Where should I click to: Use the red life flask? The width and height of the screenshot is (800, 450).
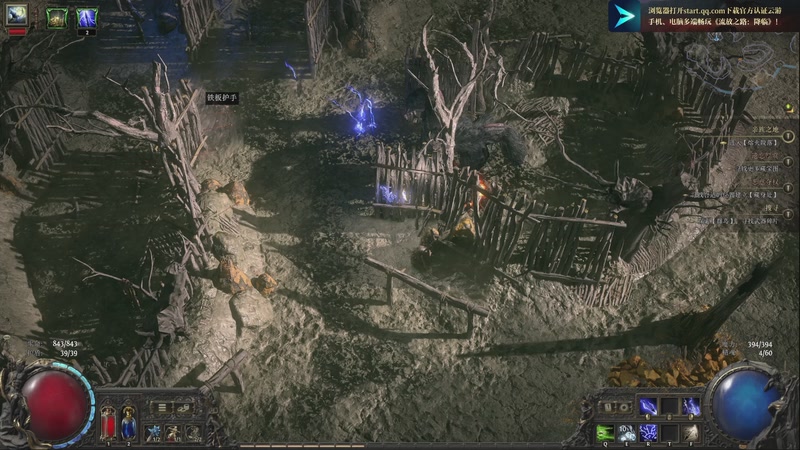tap(108, 423)
